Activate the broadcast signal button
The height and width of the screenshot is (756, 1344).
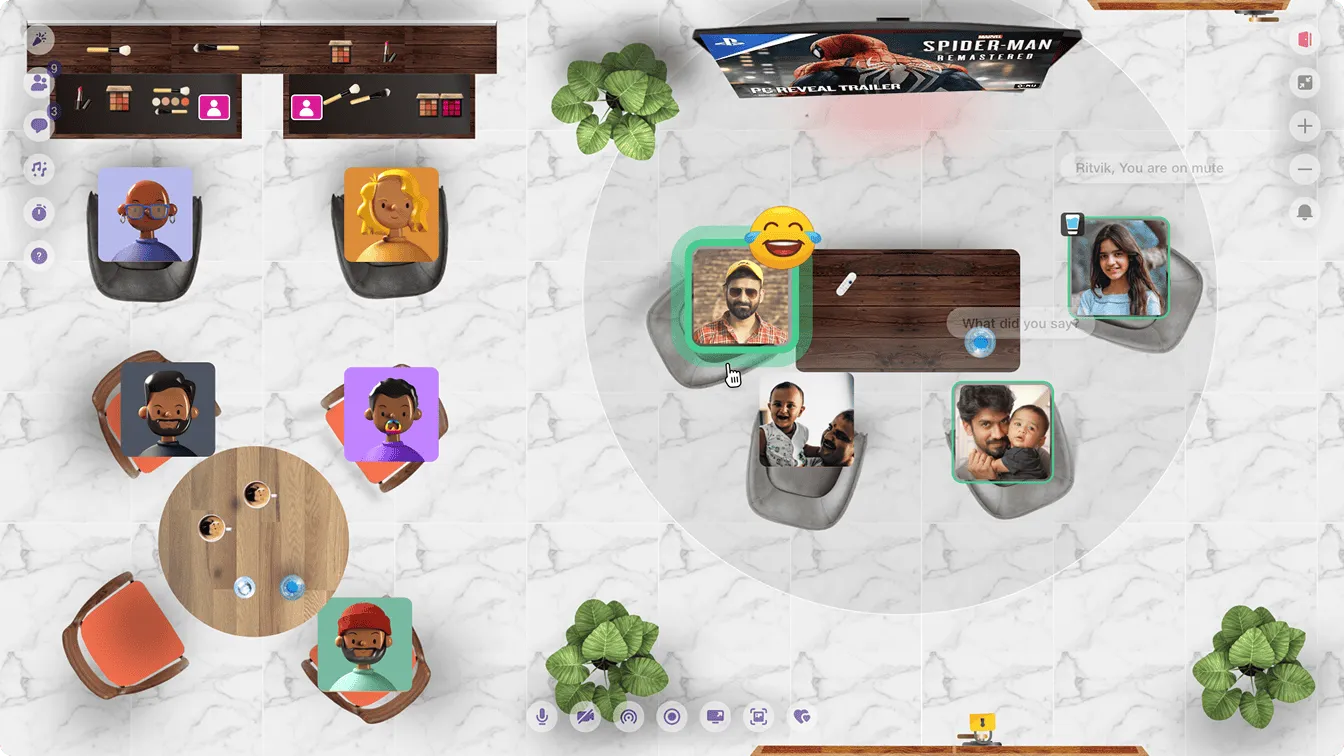[x=629, y=716]
